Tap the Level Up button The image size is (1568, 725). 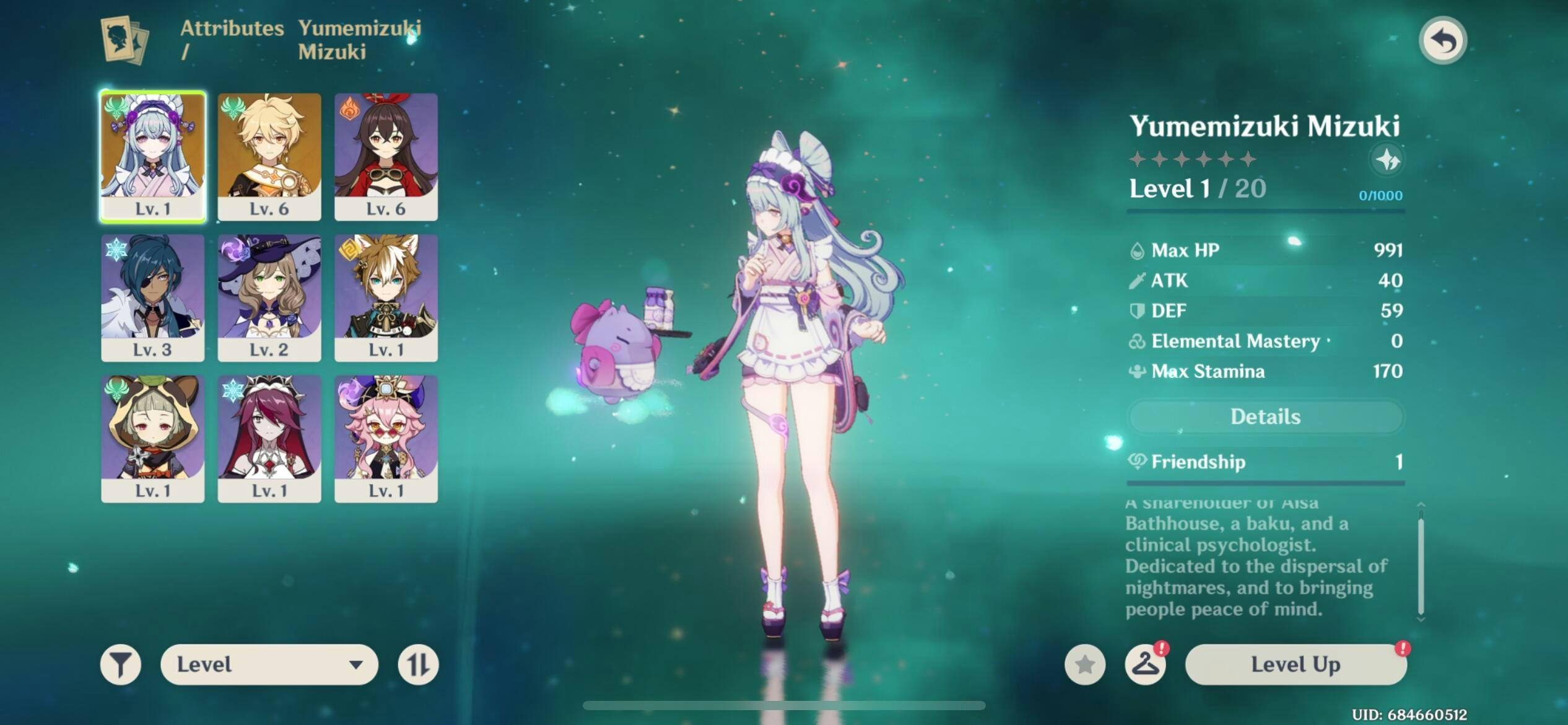1296,665
